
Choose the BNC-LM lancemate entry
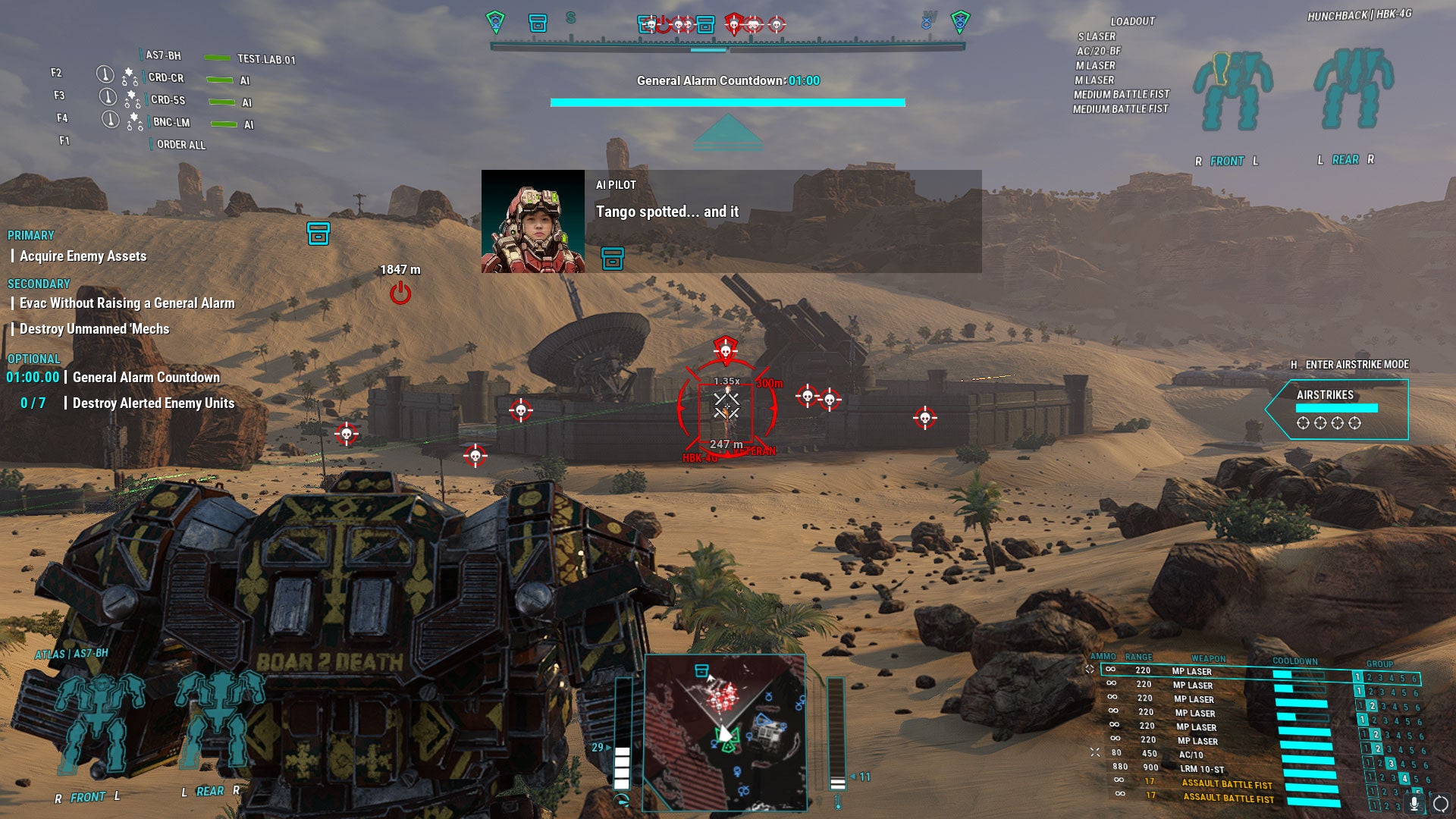coord(171,122)
